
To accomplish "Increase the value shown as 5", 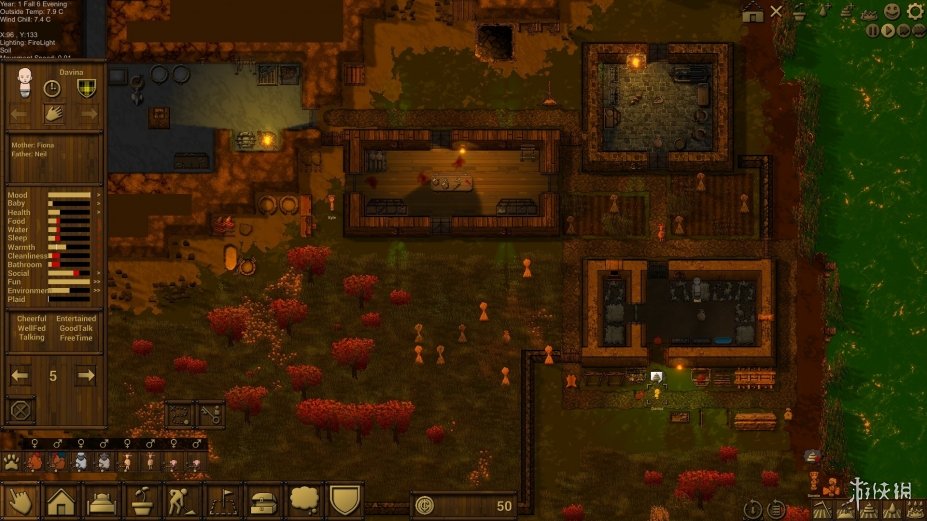I will pyautogui.click(x=87, y=376).
